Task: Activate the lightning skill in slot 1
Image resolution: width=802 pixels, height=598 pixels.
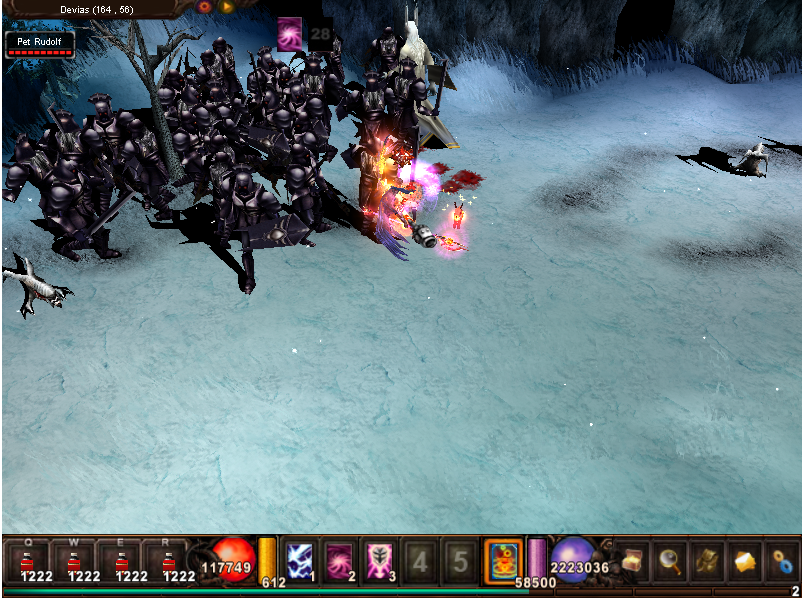Action: tap(301, 561)
